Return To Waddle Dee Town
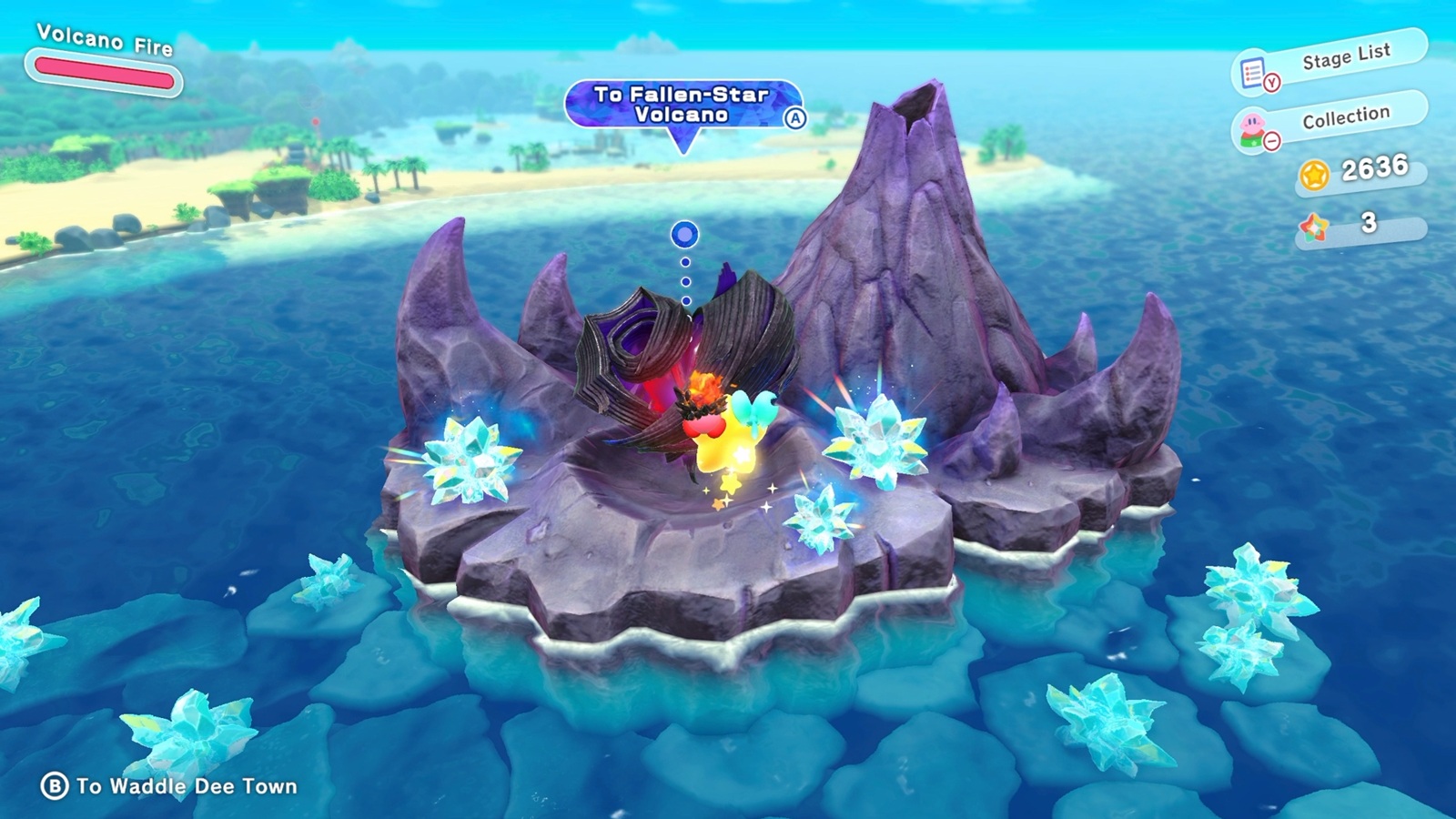Screen dimensions: 1456x819 (170, 786)
